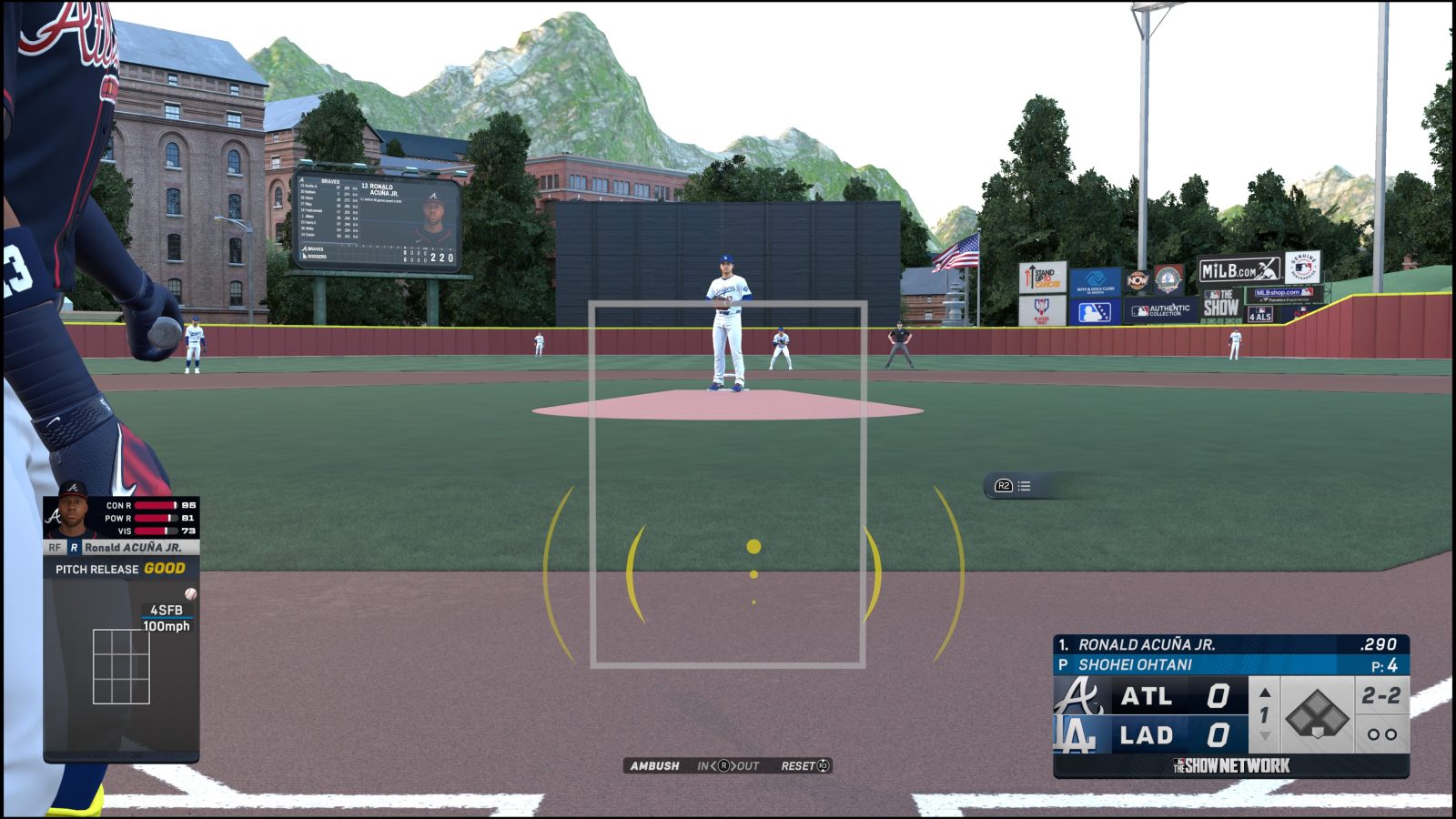This screenshot has height=819, width=1456.
Task: Click the MLB logo on The Show Network banner
Action: [x=1178, y=763]
